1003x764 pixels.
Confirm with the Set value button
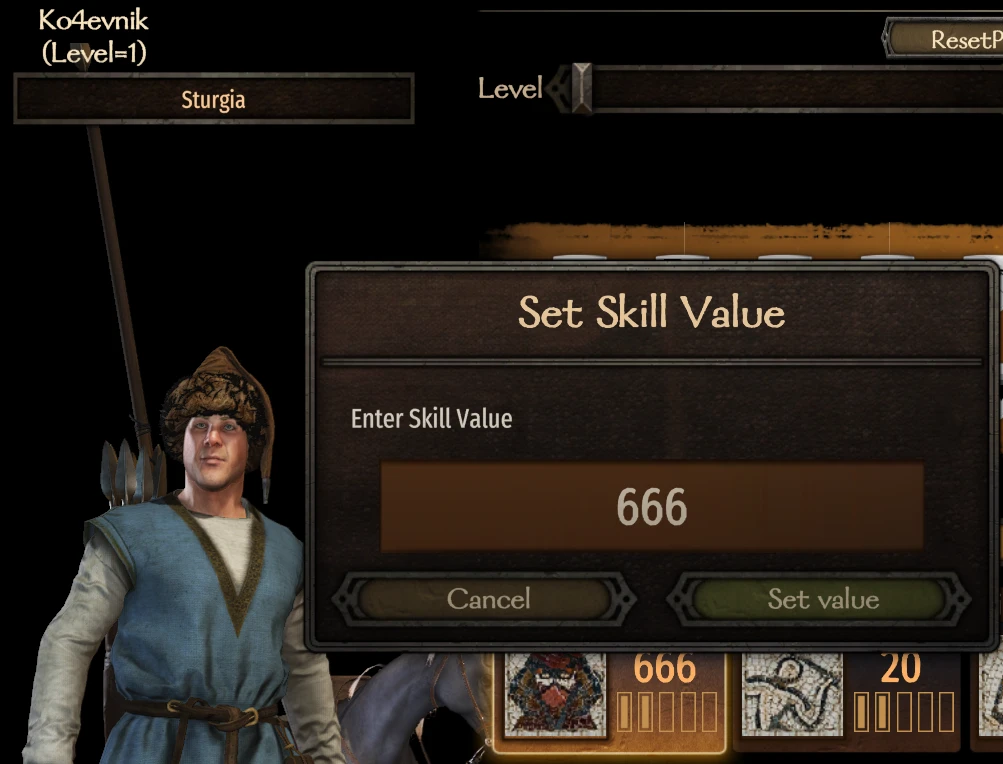[x=822, y=599]
